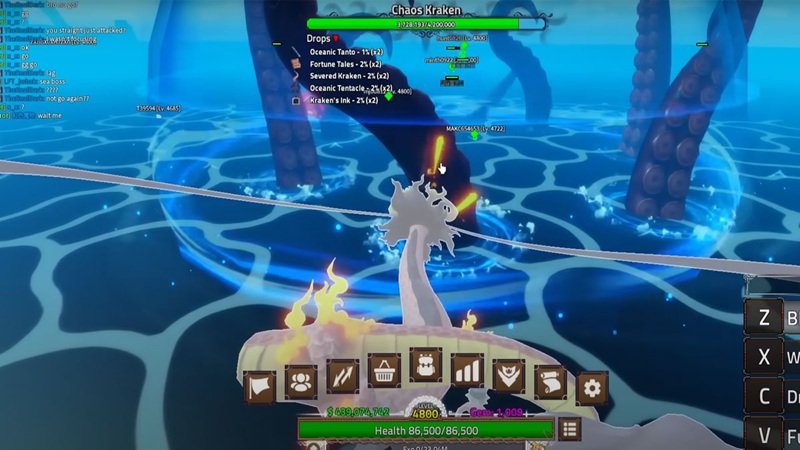Open the shop basket menu
This screenshot has height=450, width=800.
pyautogui.click(x=384, y=373)
